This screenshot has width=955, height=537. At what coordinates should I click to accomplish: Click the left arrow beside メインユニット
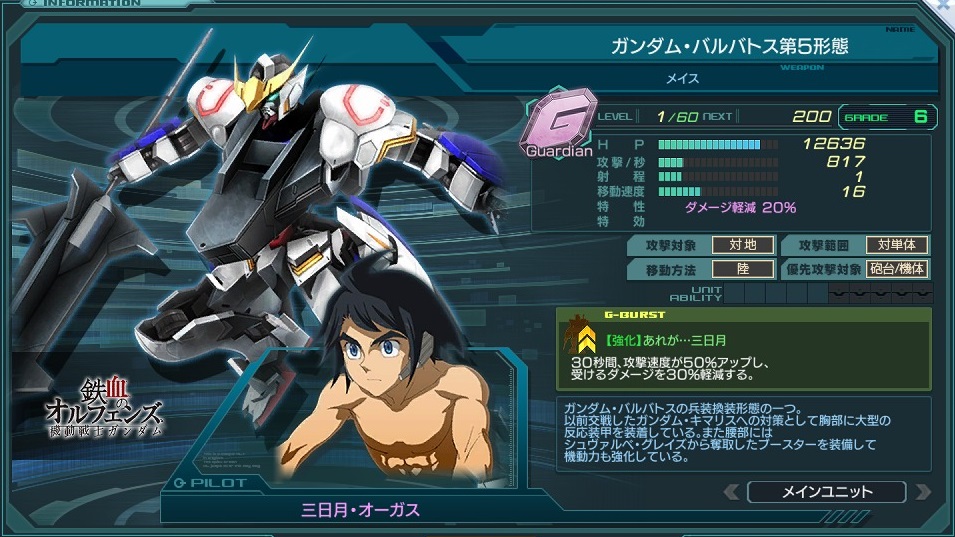click(x=733, y=492)
